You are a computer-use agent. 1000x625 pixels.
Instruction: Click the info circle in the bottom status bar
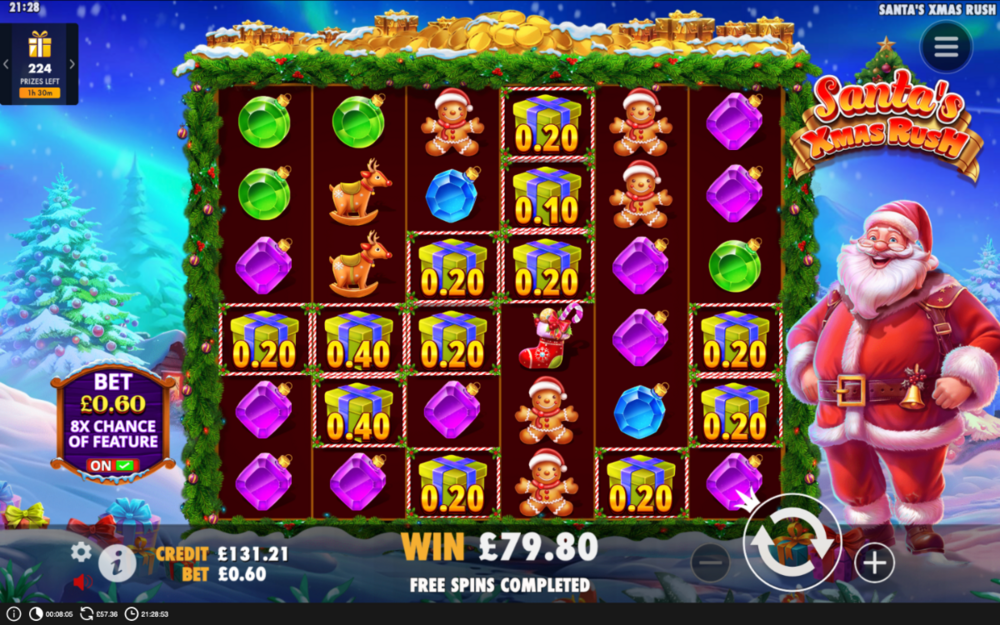click(14, 613)
